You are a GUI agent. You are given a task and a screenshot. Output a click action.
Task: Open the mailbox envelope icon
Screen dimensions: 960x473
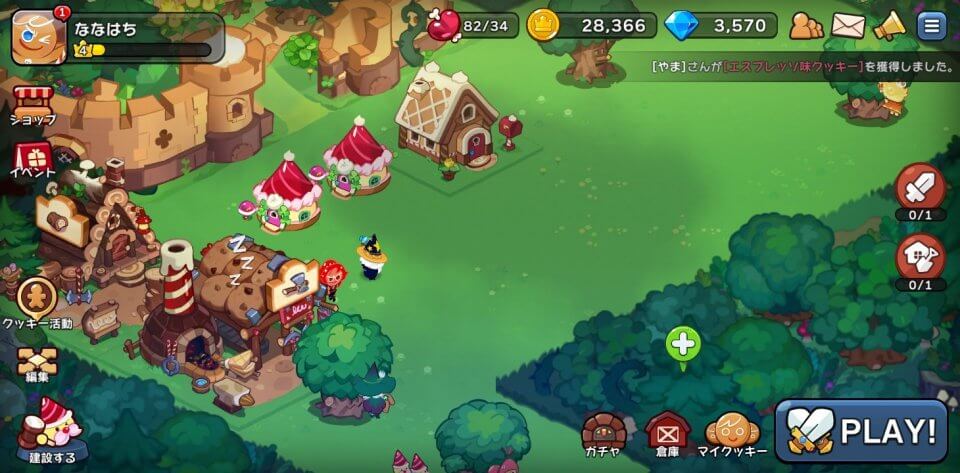[848, 25]
